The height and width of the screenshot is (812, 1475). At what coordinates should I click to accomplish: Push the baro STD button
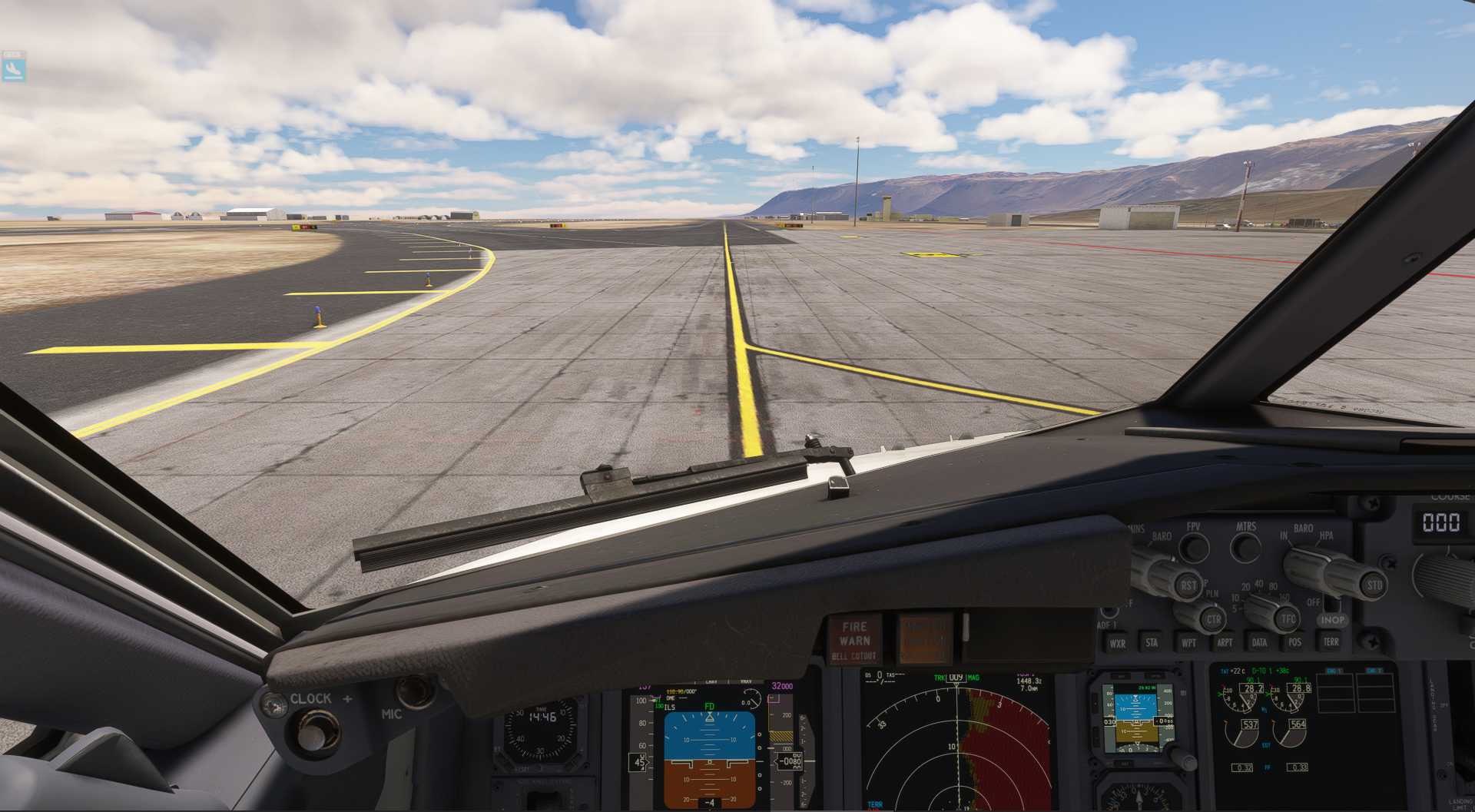(1374, 585)
